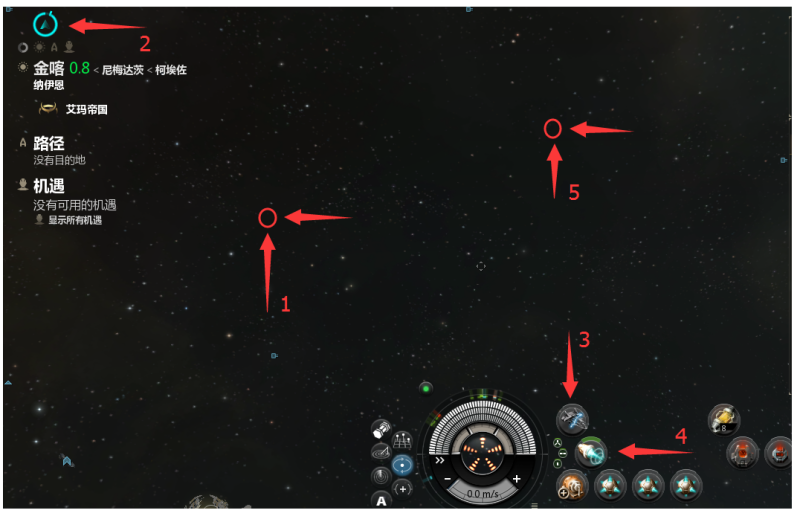The width and height of the screenshot is (800, 516).
Task: Activate the module marked by arrow 3
Action: (572, 418)
